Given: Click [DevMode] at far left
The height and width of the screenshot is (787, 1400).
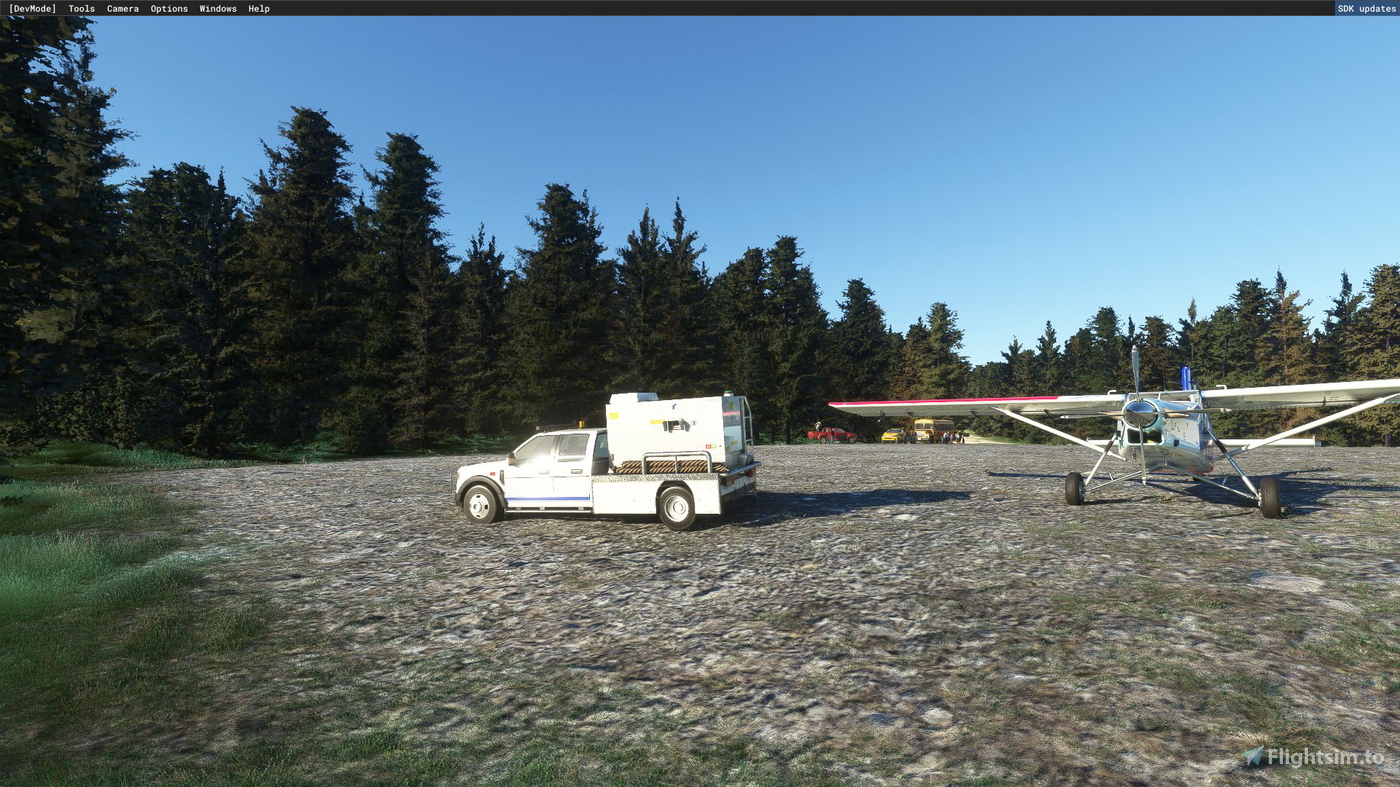Looking at the screenshot, I should pyautogui.click(x=31, y=8).
